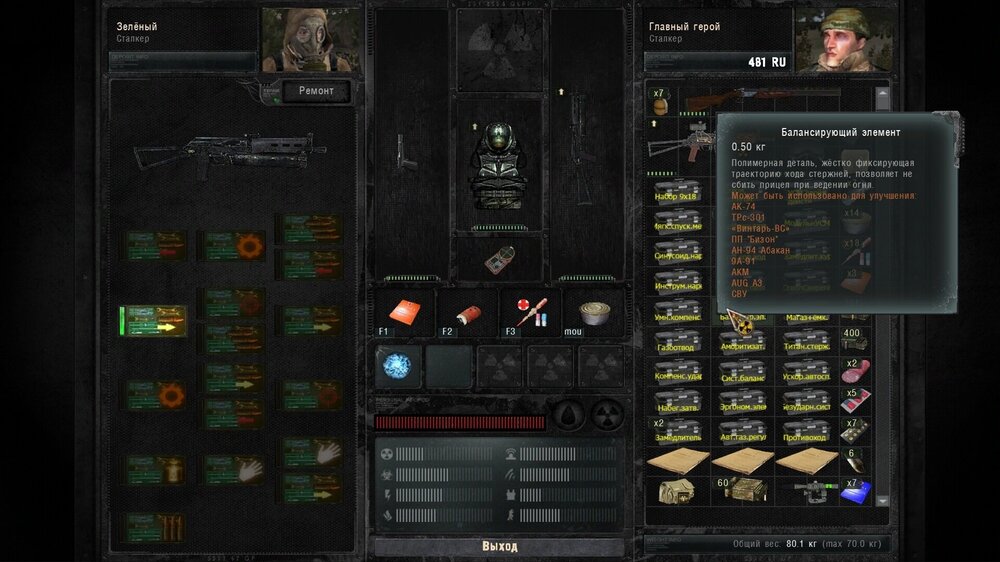1000x562 pixels.
Task: Use the orange medkit in F1 slot
Action: [x=406, y=312]
